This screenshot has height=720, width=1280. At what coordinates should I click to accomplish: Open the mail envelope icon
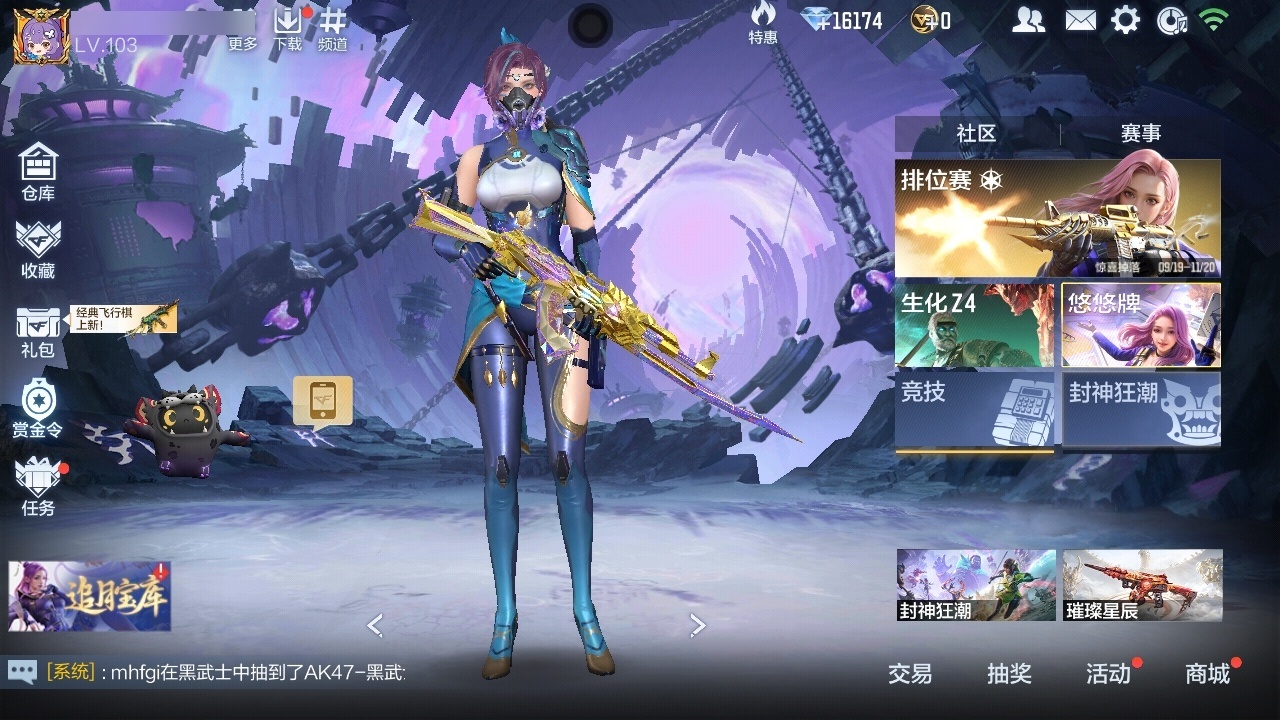(x=1080, y=20)
